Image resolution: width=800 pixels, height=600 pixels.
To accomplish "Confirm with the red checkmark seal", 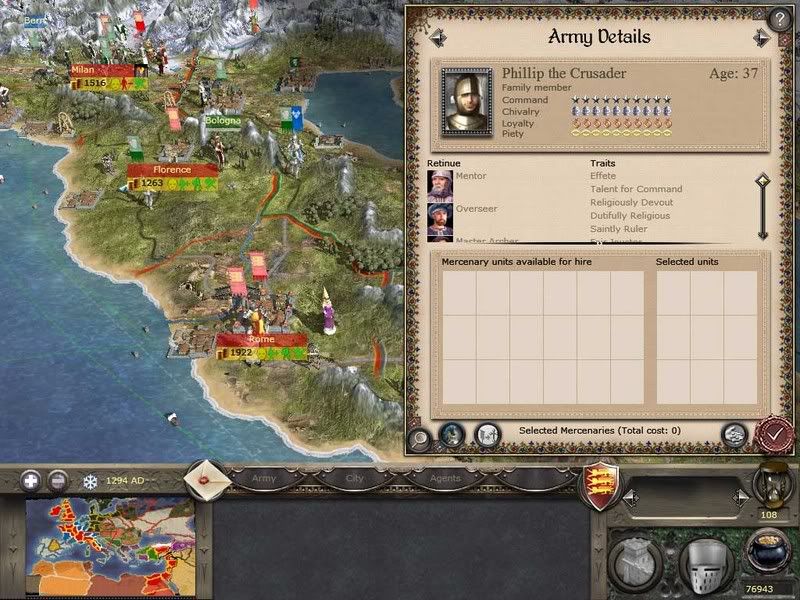I will (774, 434).
